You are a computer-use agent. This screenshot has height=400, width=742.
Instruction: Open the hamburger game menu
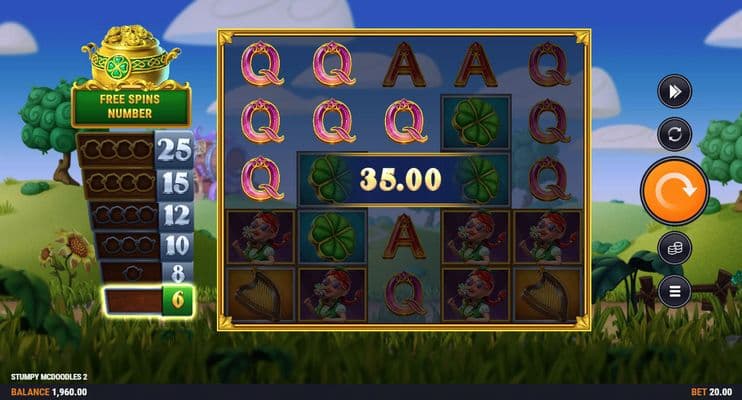coord(674,291)
